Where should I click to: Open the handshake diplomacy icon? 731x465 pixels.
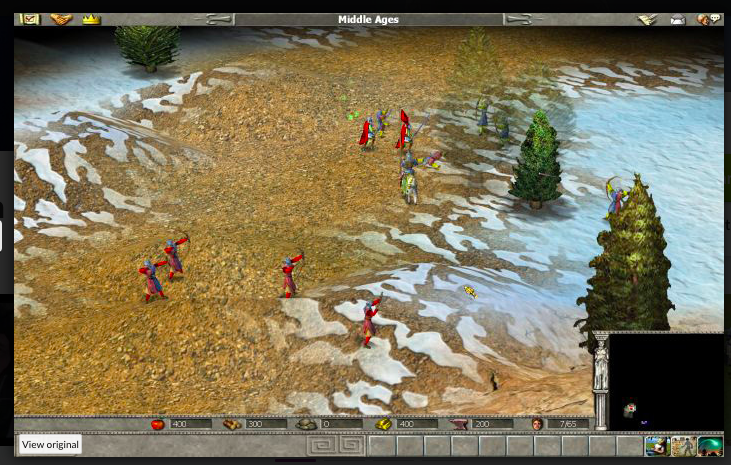click(x=61, y=19)
